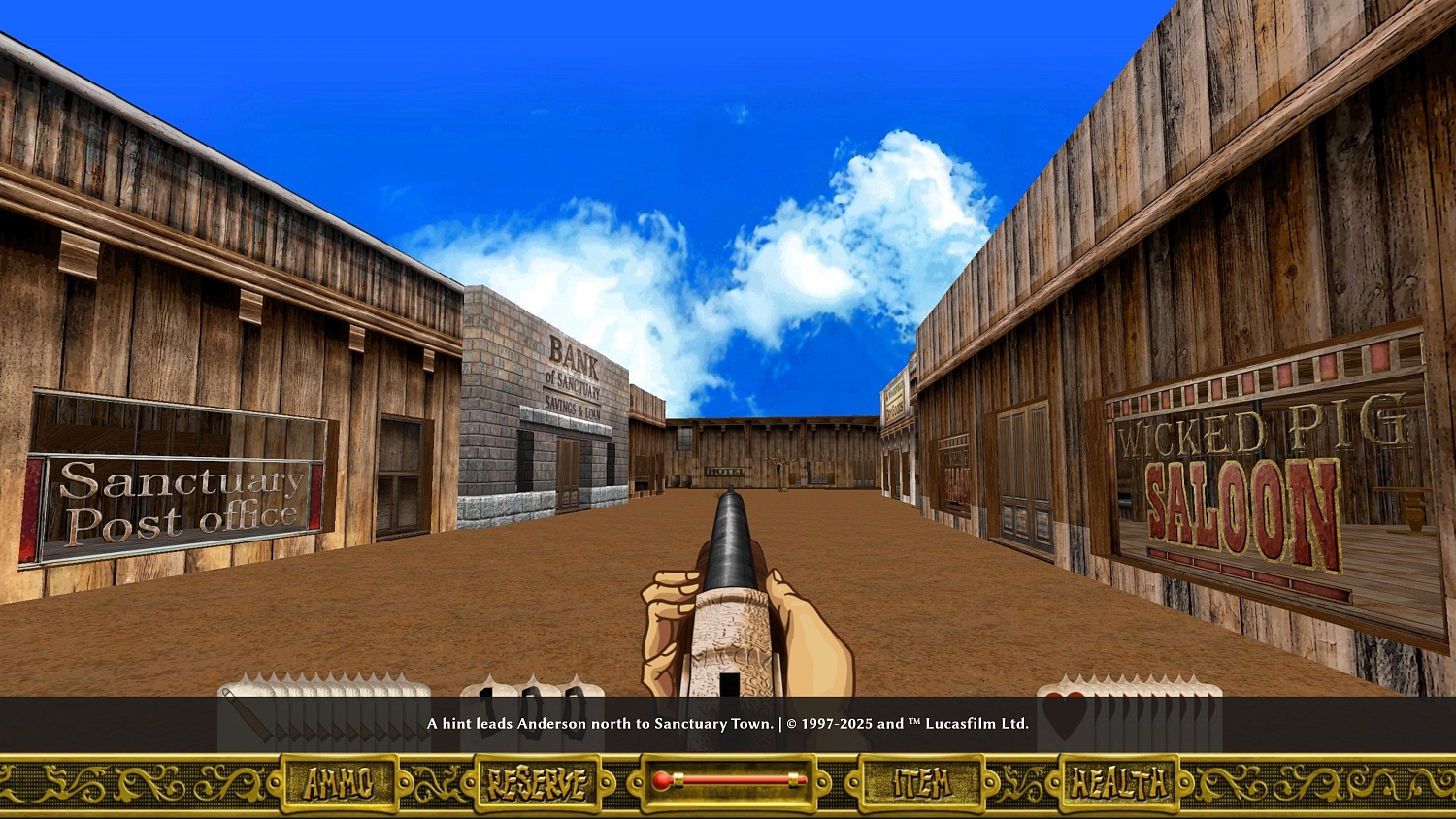
Task: Click the Sanctuary Post office sign
Action: click(181, 501)
